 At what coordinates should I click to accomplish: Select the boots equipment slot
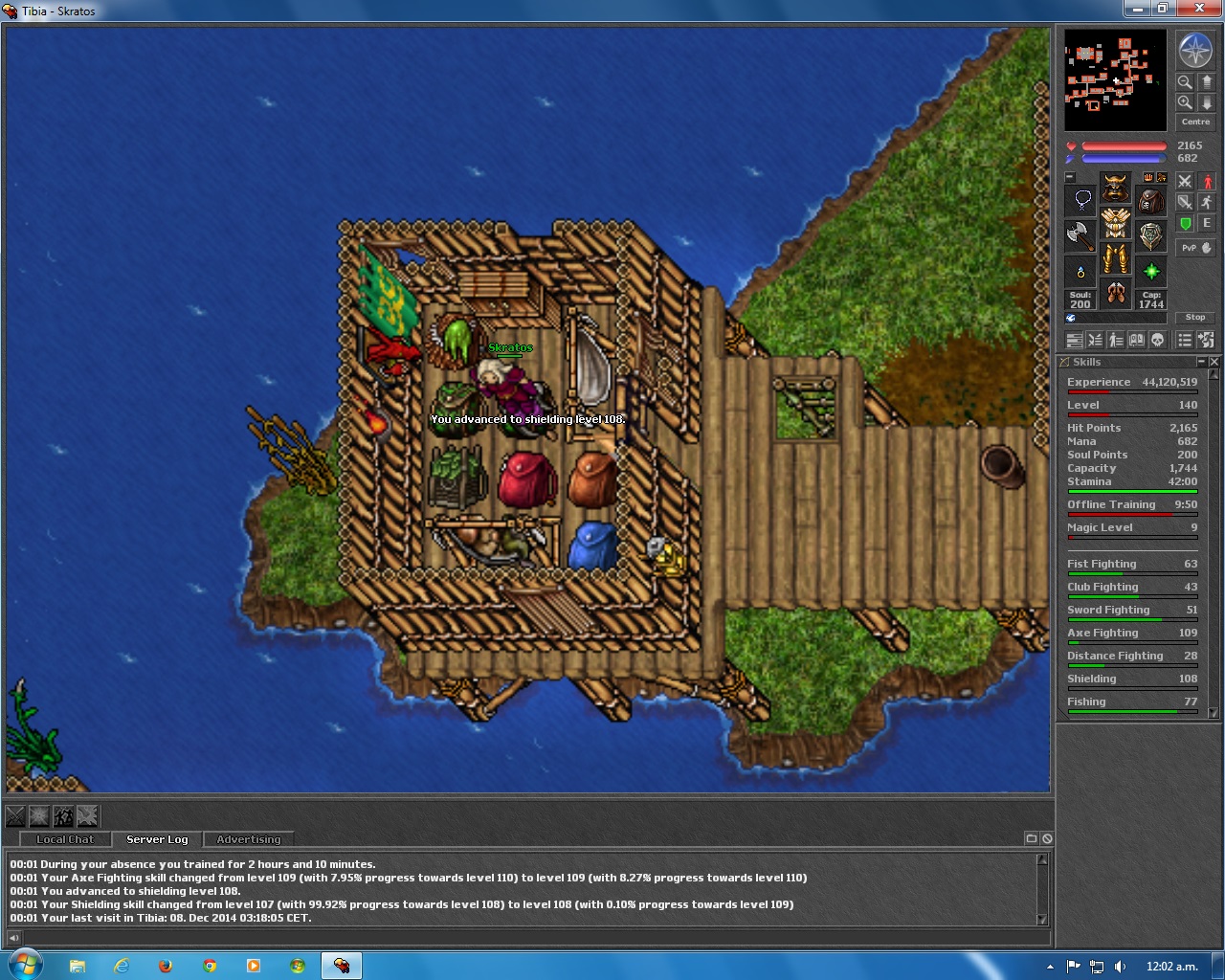point(1115,293)
